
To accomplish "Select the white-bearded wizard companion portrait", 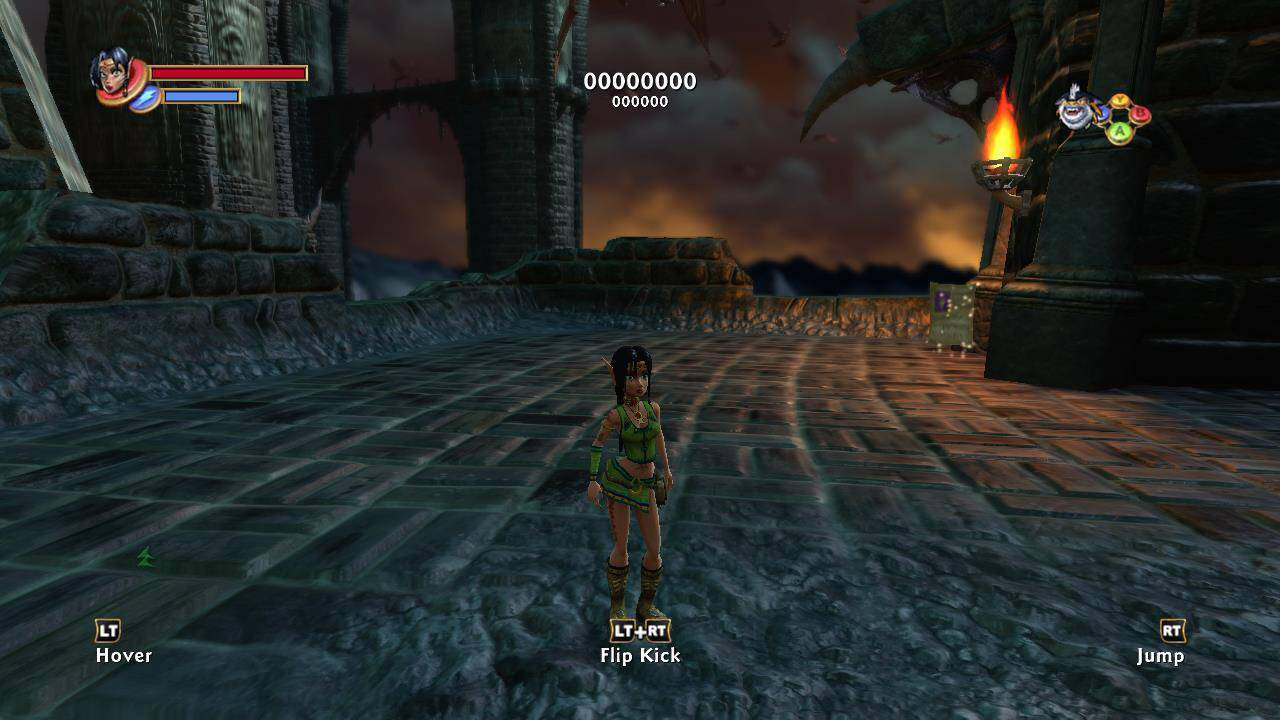I will click(x=1079, y=110).
